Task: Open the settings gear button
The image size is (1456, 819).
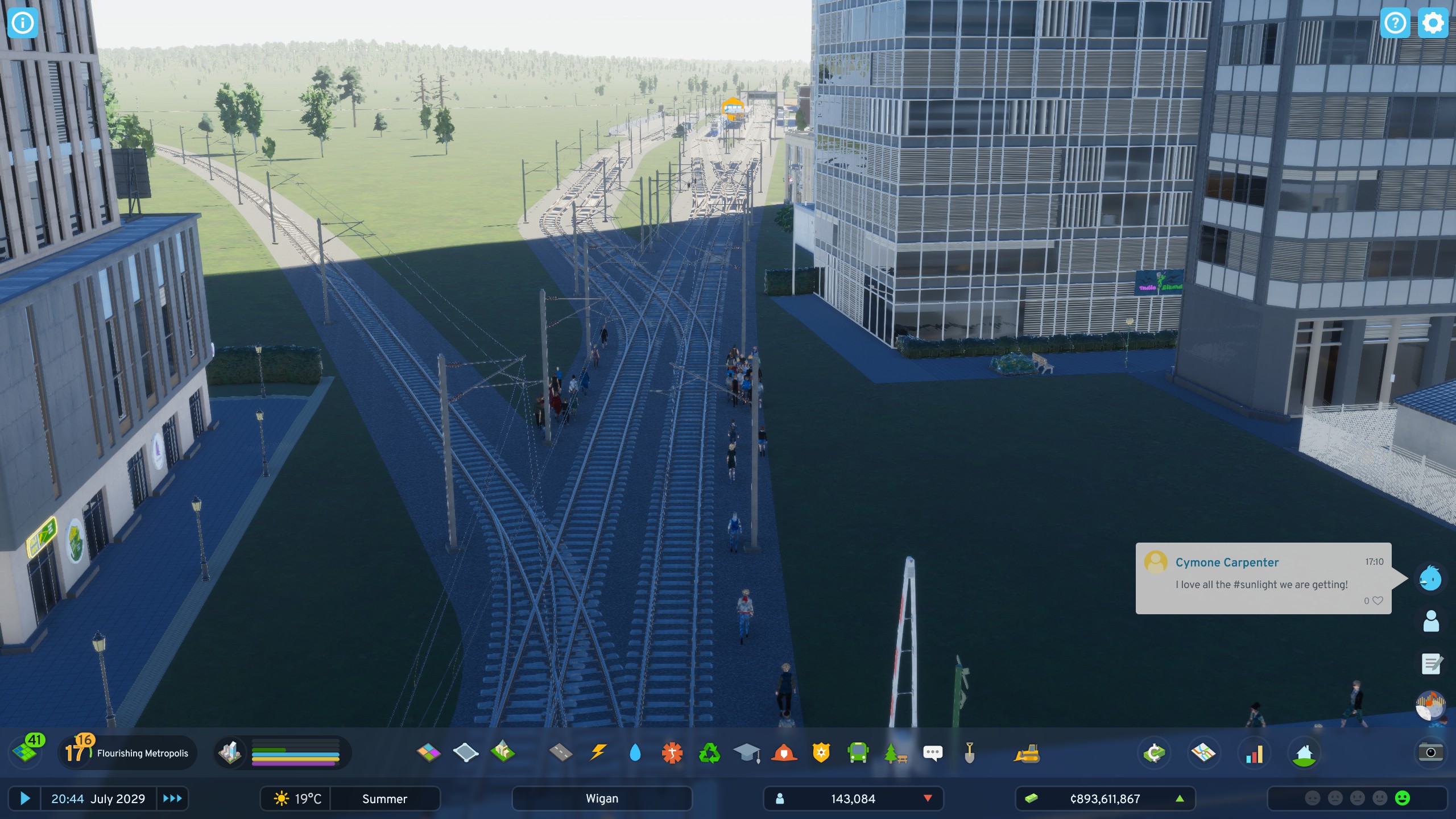Action: (x=1433, y=23)
